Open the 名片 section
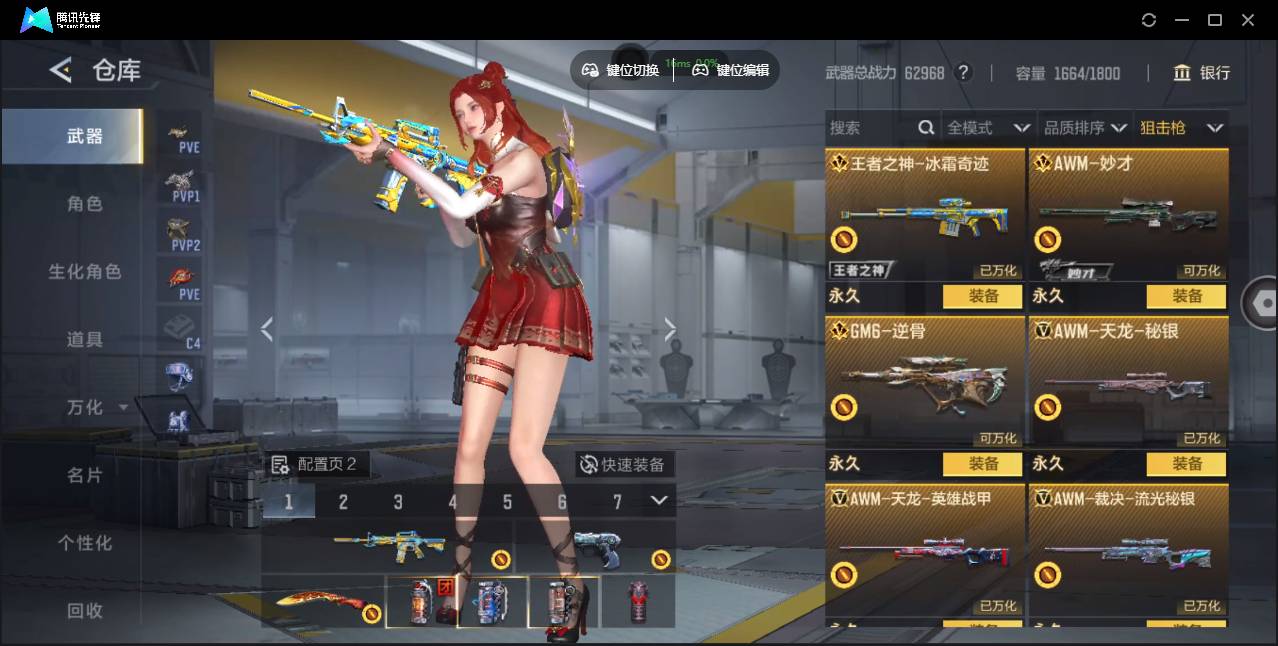The width and height of the screenshot is (1278, 646). tap(85, 475)
